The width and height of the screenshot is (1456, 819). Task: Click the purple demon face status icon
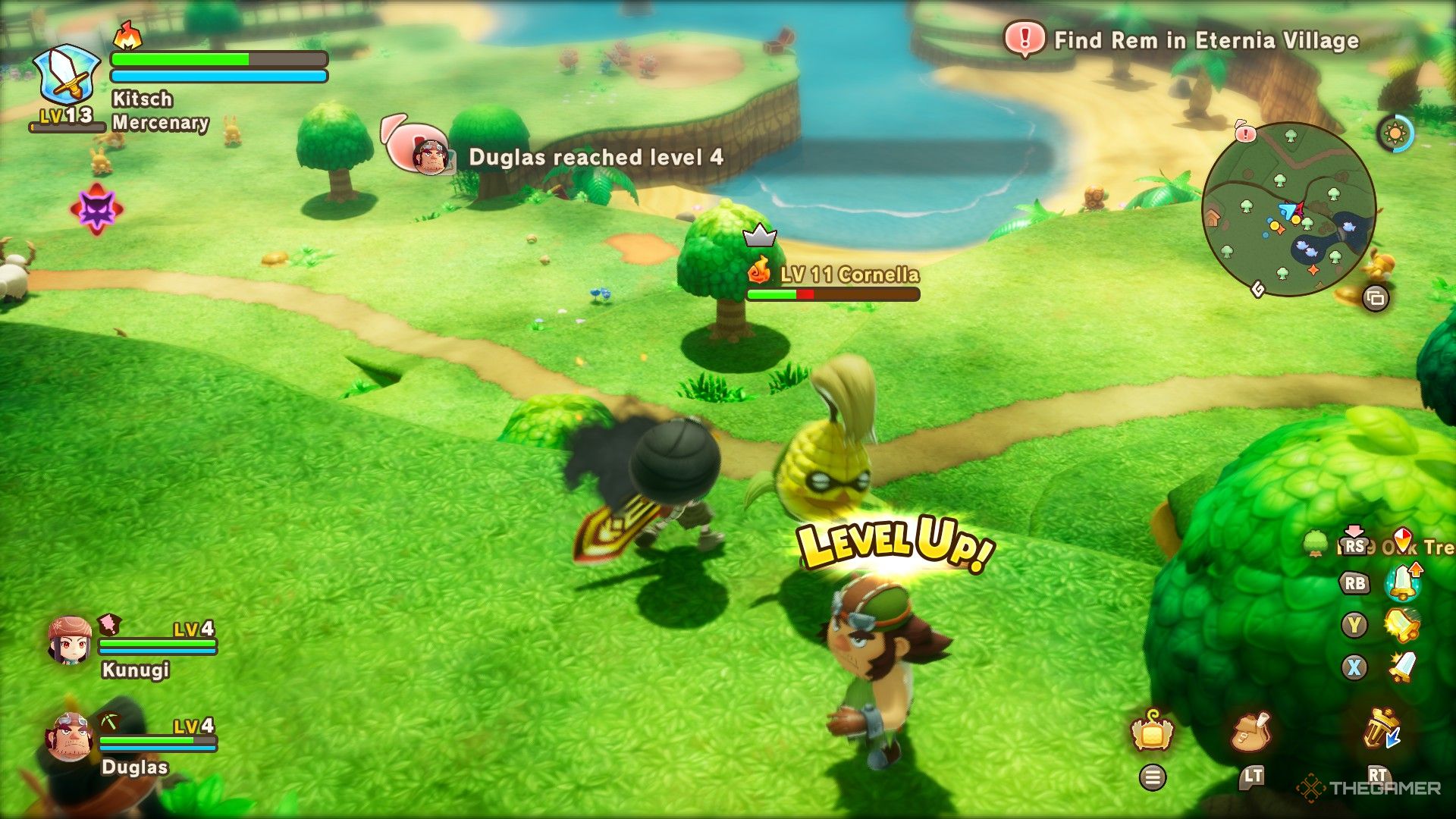[x=96, y=209]
